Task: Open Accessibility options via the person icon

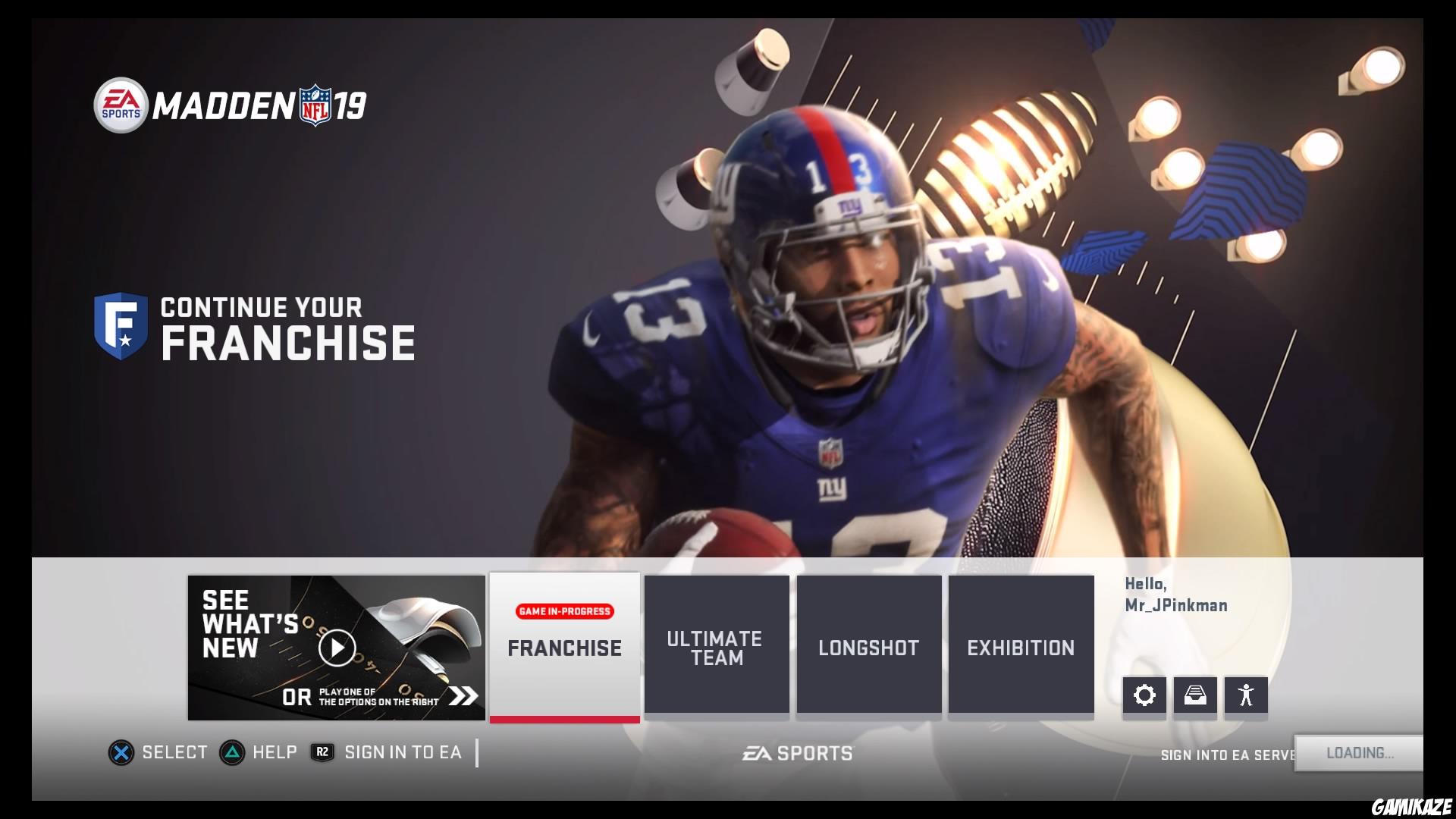Action: click(x=1245, y=695)
